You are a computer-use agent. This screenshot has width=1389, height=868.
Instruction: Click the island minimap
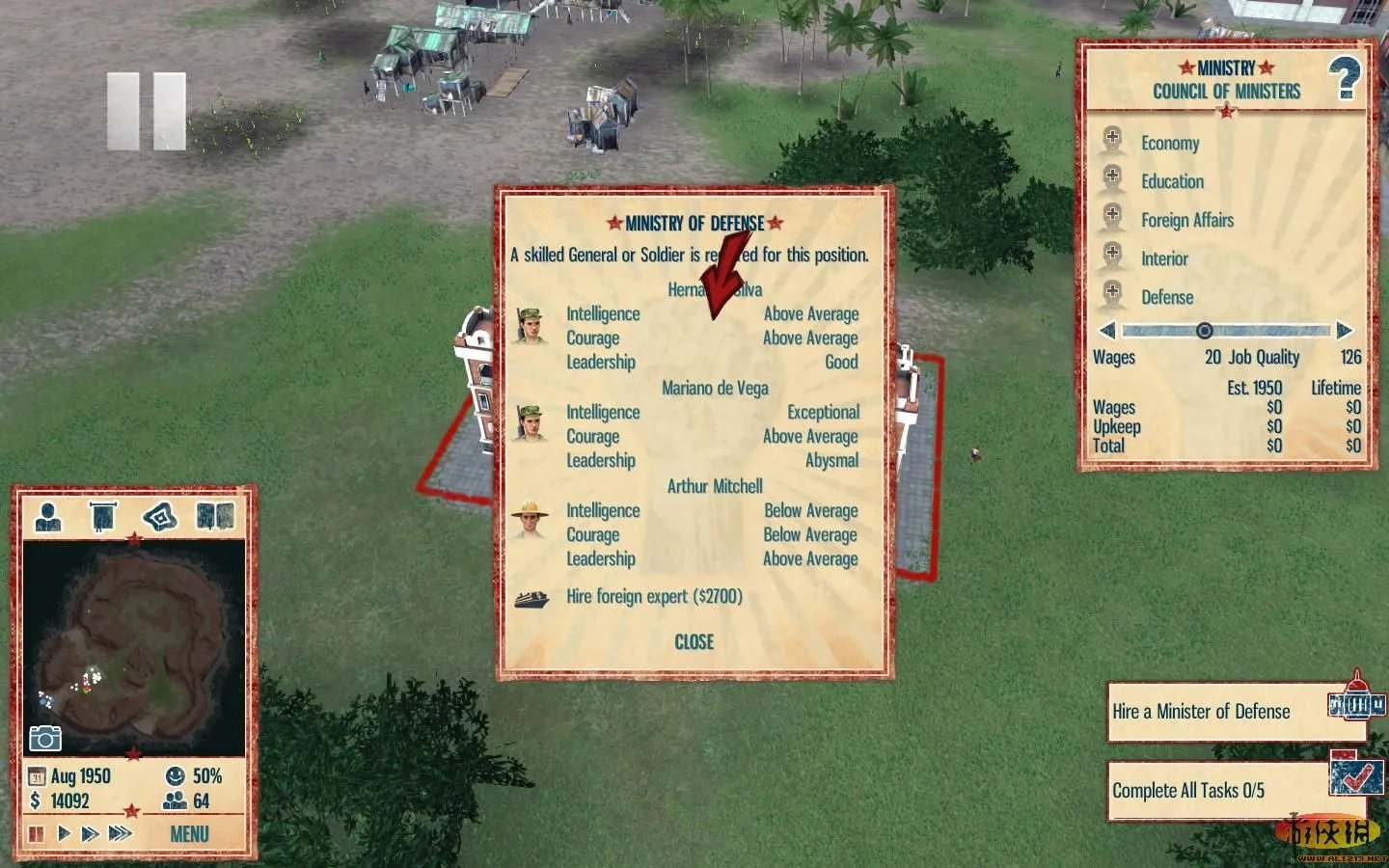133,646
